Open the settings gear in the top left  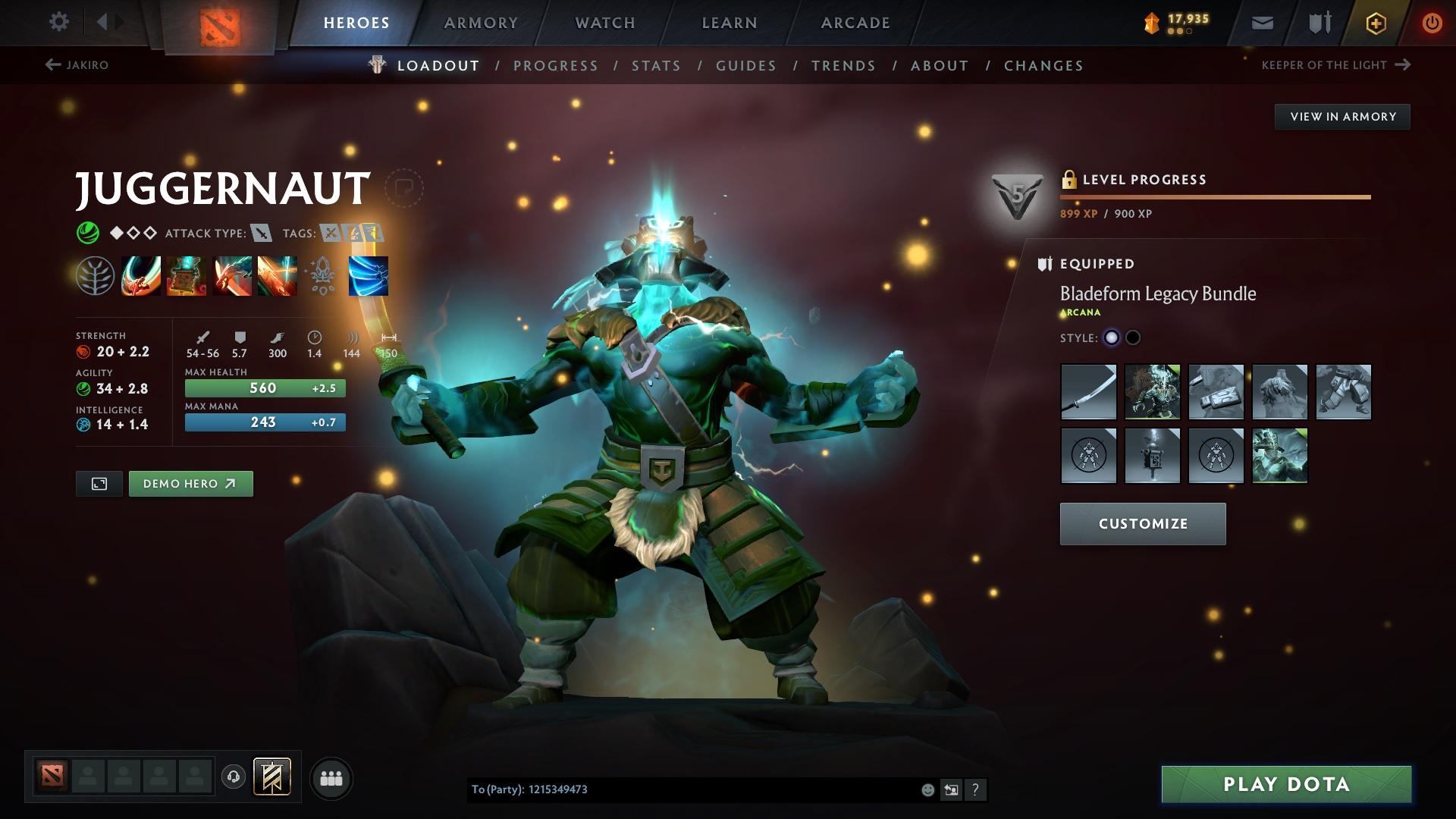[x=58, y=22]
